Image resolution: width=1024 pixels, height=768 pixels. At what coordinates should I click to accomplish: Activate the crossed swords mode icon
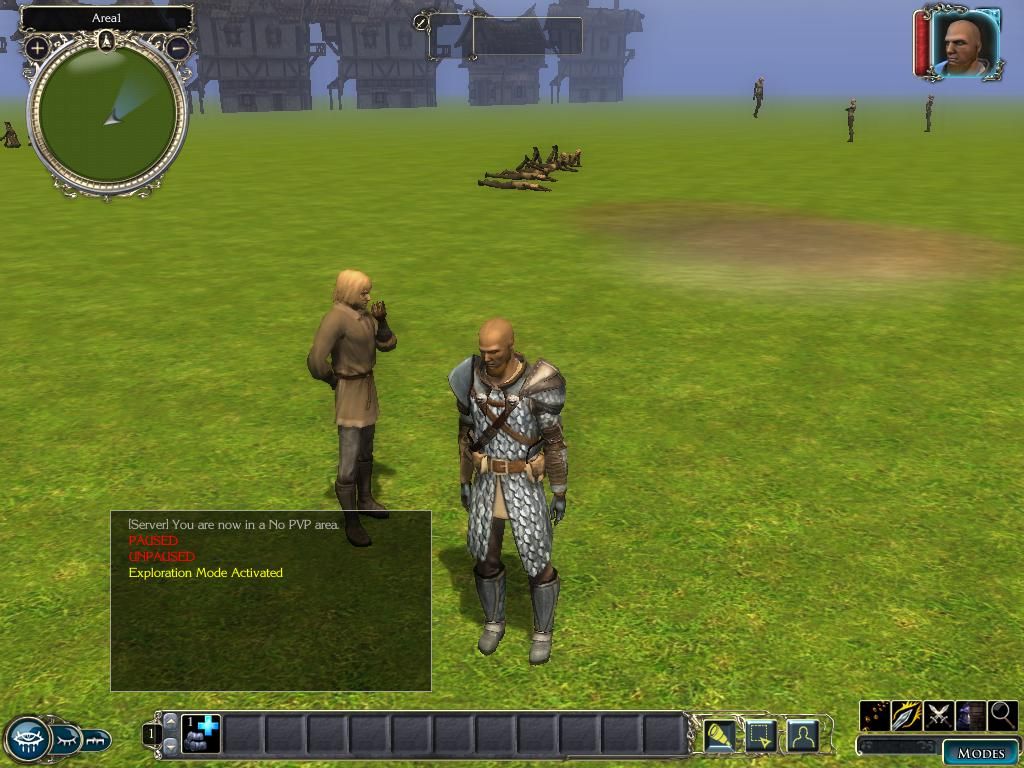939,715
